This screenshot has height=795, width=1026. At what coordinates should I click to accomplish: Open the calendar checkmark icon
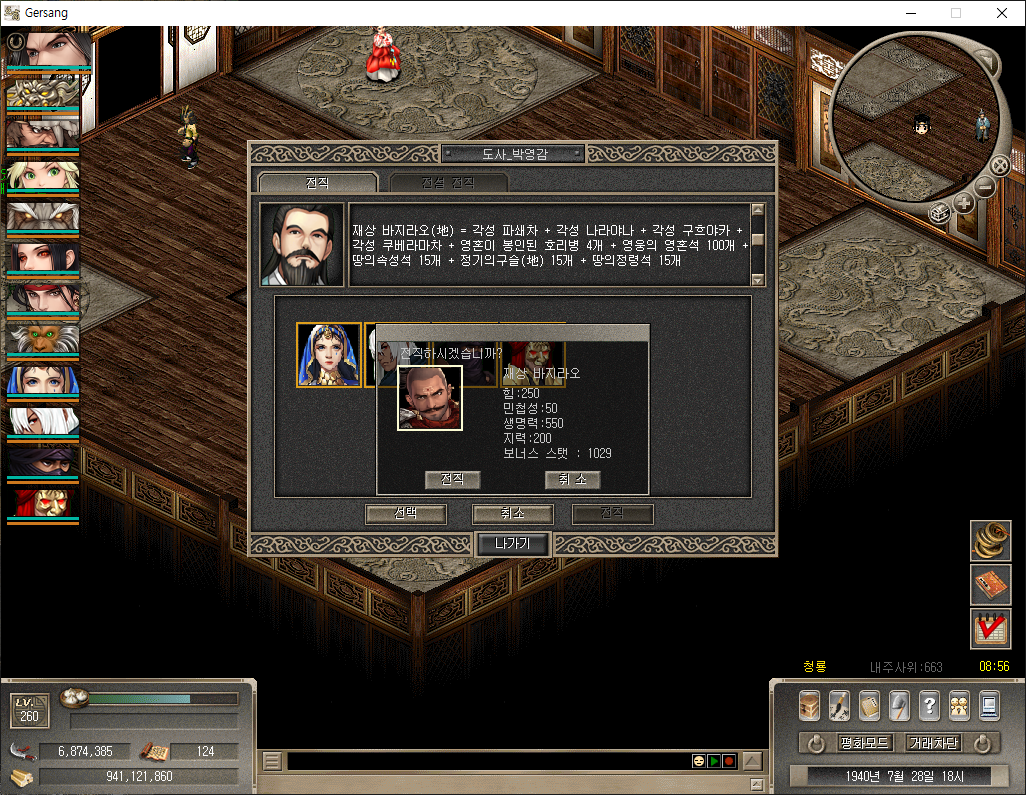990,629
